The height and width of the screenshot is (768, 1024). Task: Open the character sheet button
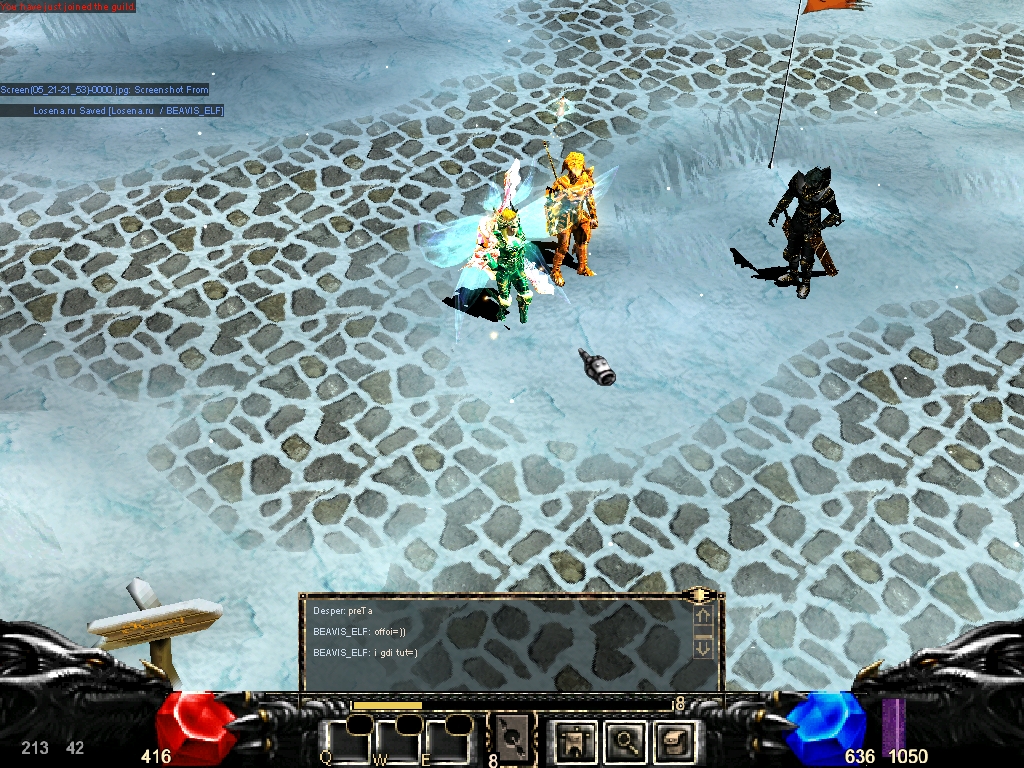coord(575,740)
